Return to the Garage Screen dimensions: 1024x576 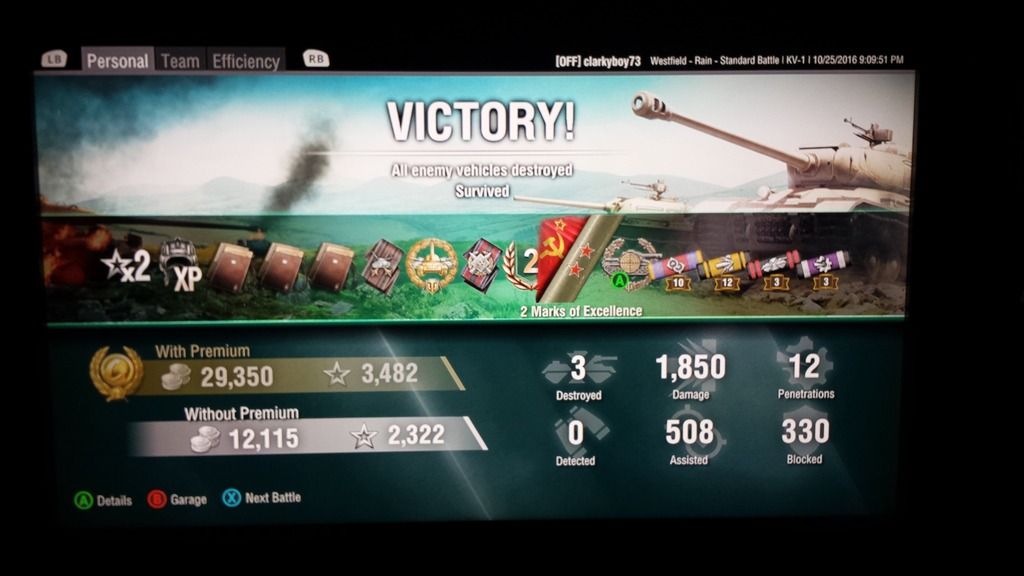coord(178,498)
